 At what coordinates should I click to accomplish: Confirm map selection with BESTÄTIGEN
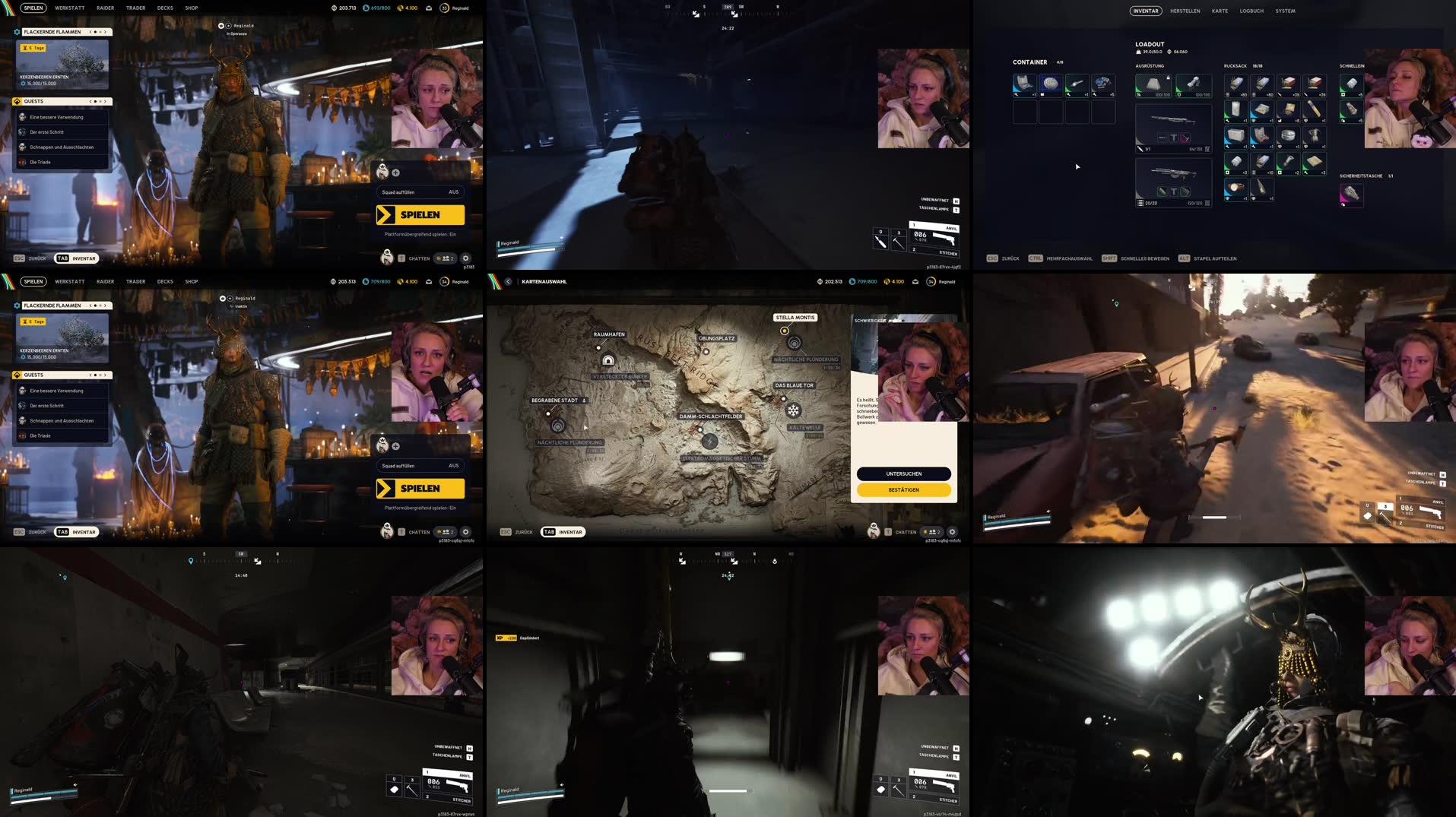point(903,489)
